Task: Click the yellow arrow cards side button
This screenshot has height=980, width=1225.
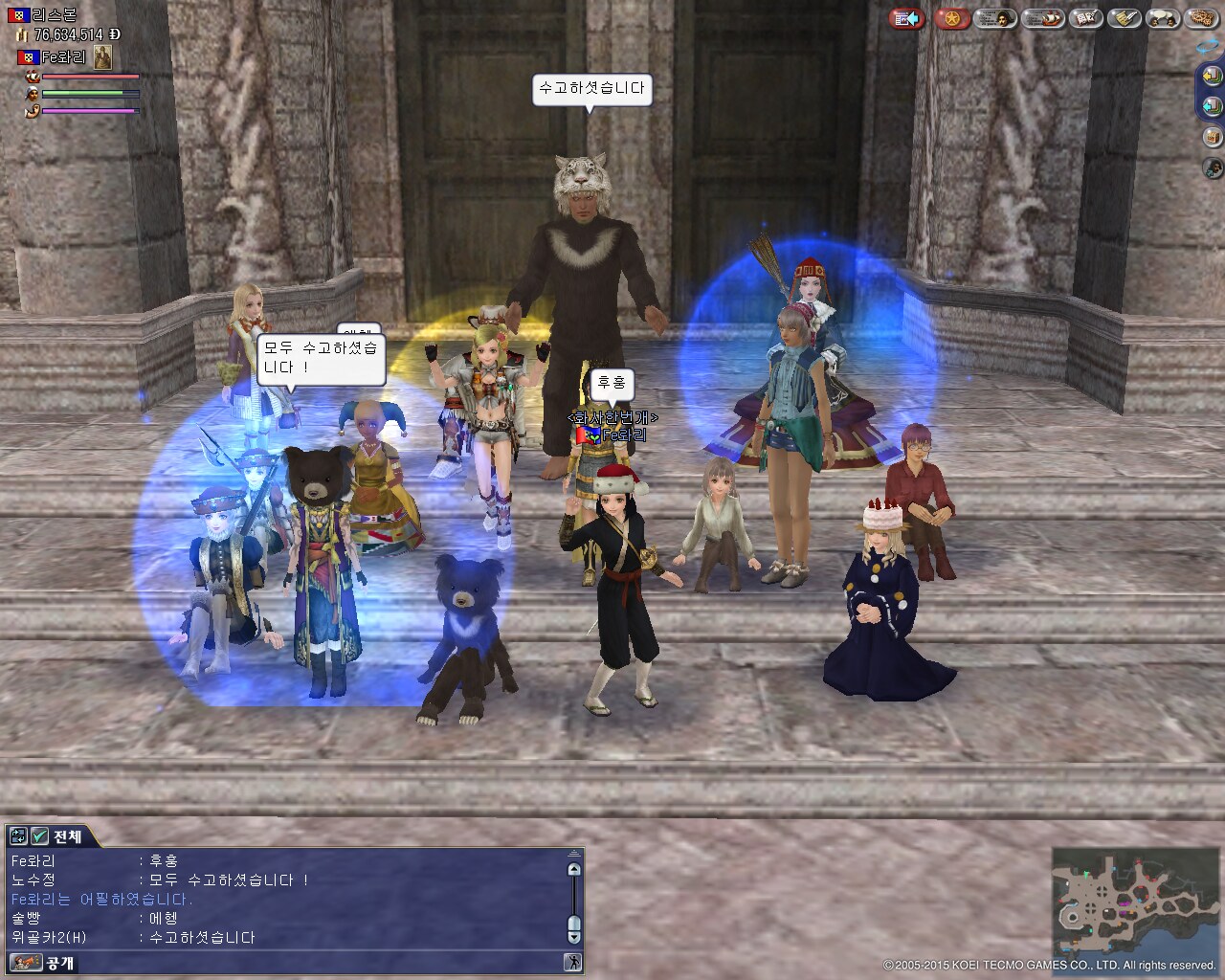Action: click(1213, 76)
